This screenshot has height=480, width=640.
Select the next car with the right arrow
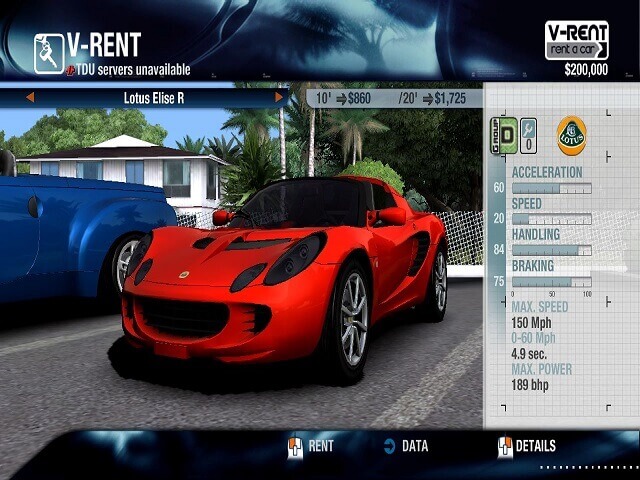pyautogui.click(x=279, y=97)
